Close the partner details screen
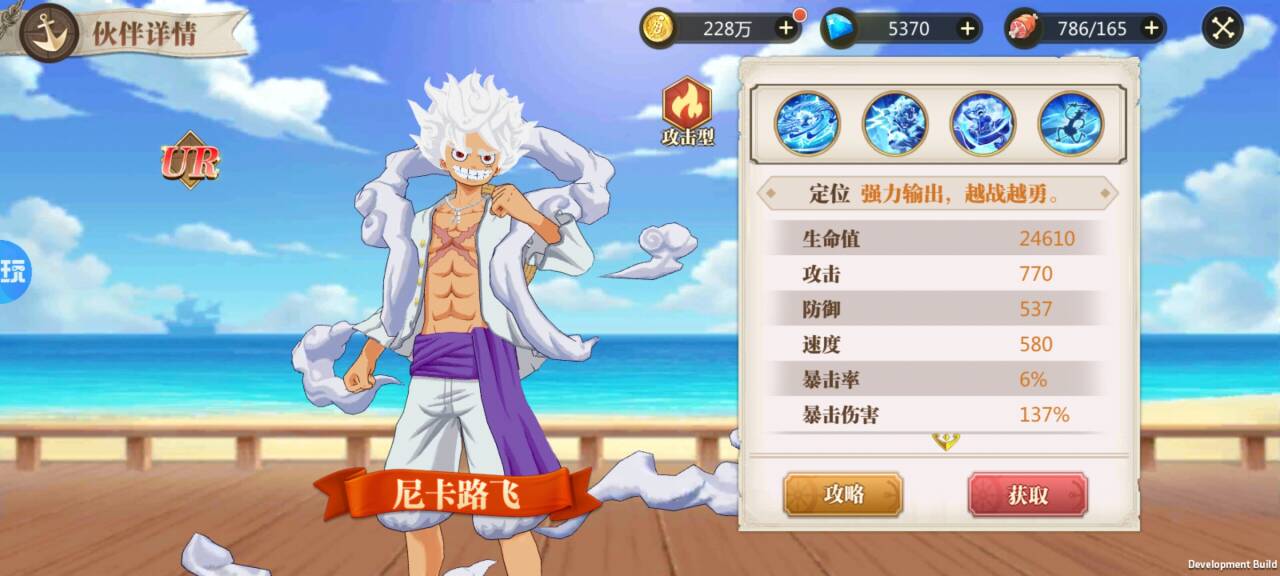Screen dimensions: 1280x576 tap(1222, 28)
